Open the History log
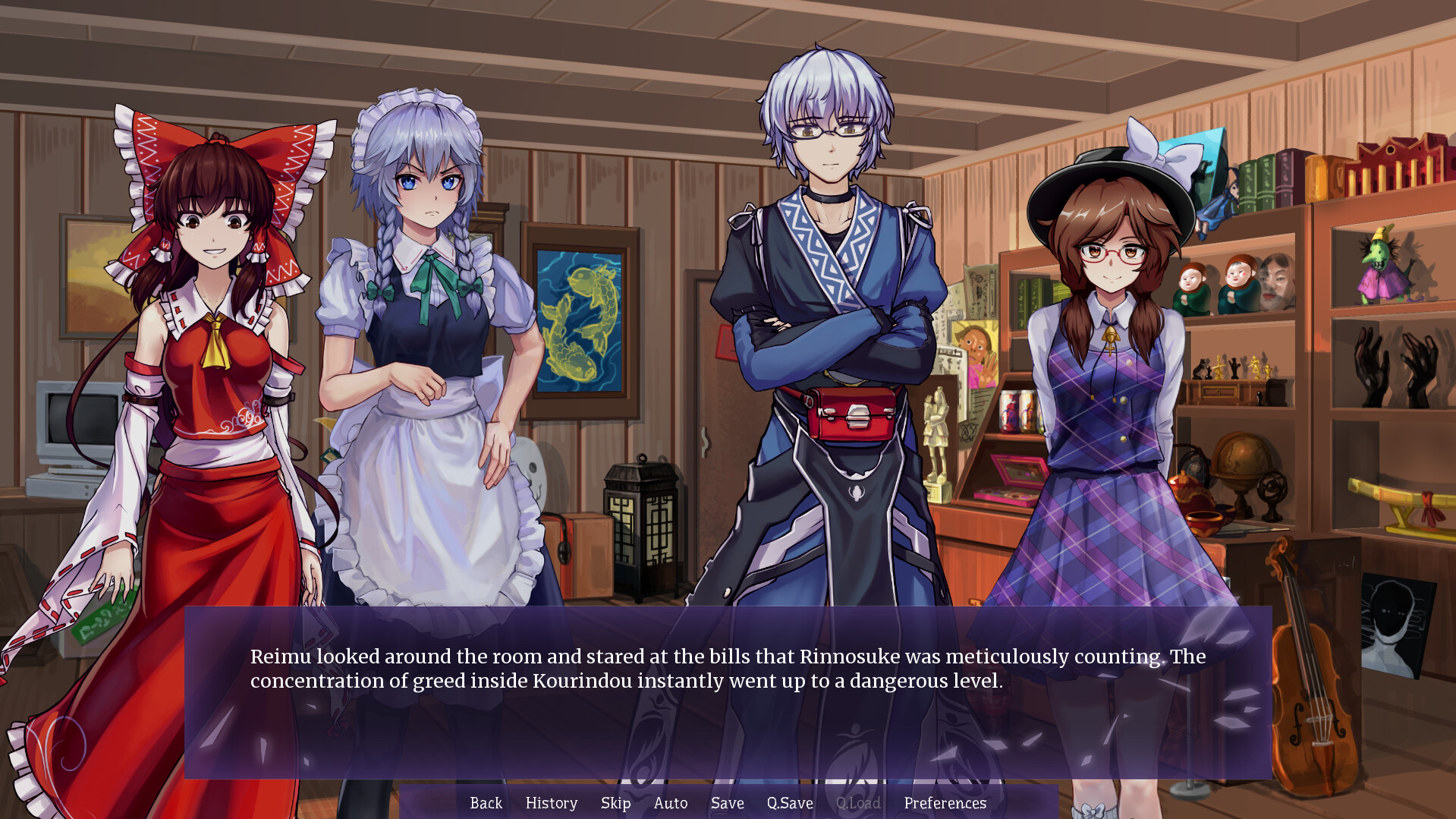 click(x=551, y=803)
